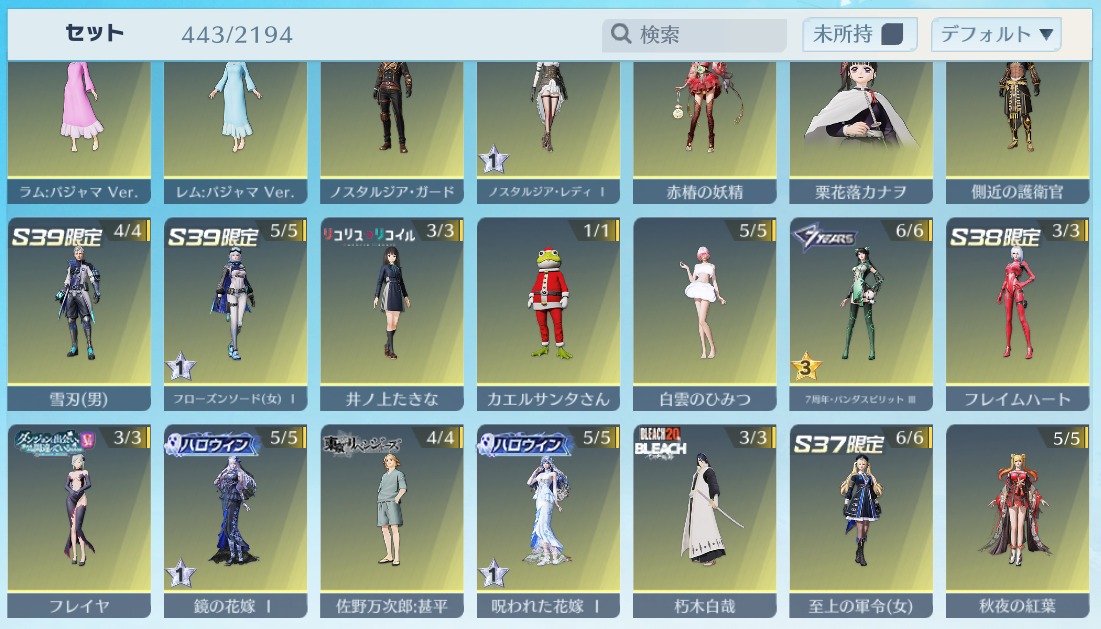Toggle the 未所持 checkbox
Screen dimensions: 1101x629
(x=892, y=35)
